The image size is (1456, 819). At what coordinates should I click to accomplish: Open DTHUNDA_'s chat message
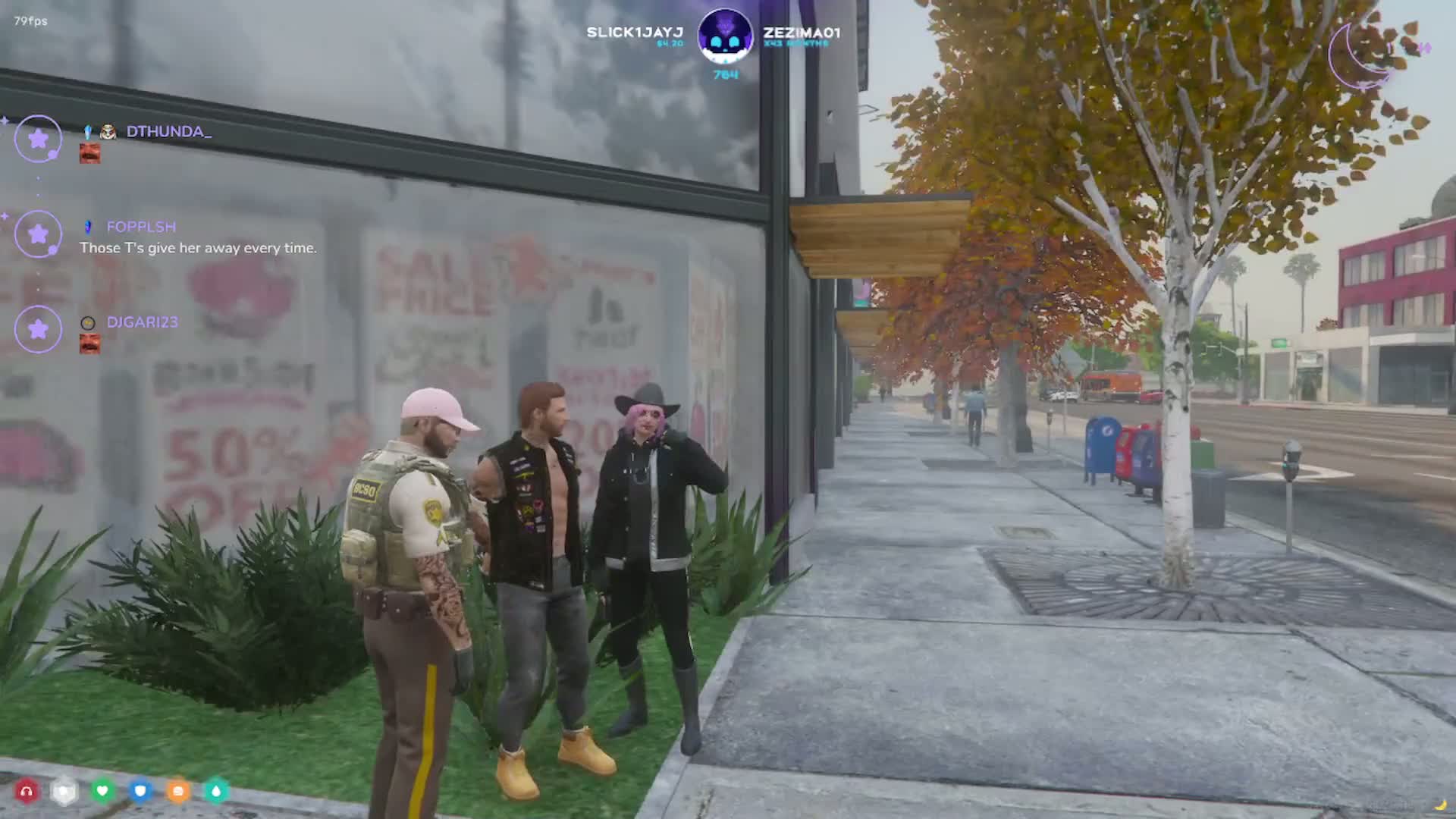168,132
